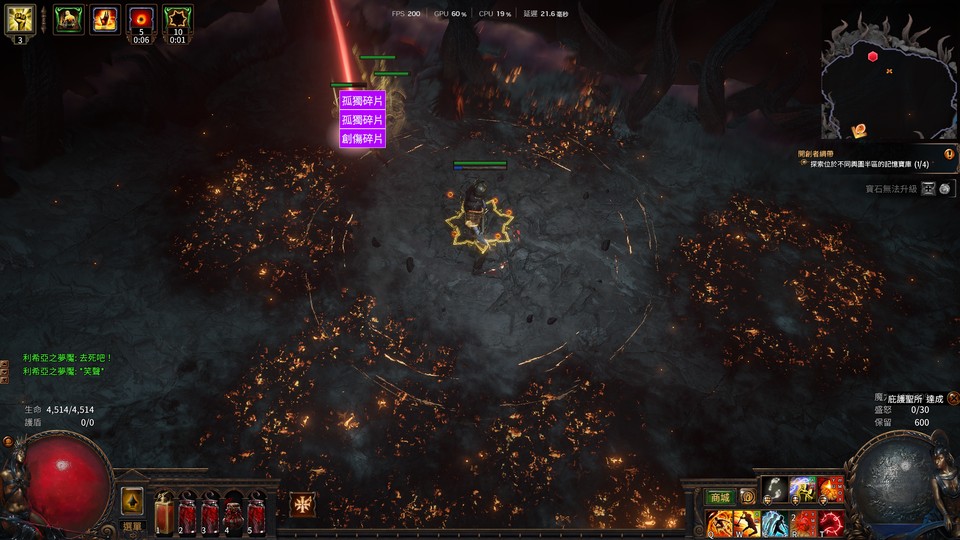Use the tall golden flask in slot 1

[166, 512]
